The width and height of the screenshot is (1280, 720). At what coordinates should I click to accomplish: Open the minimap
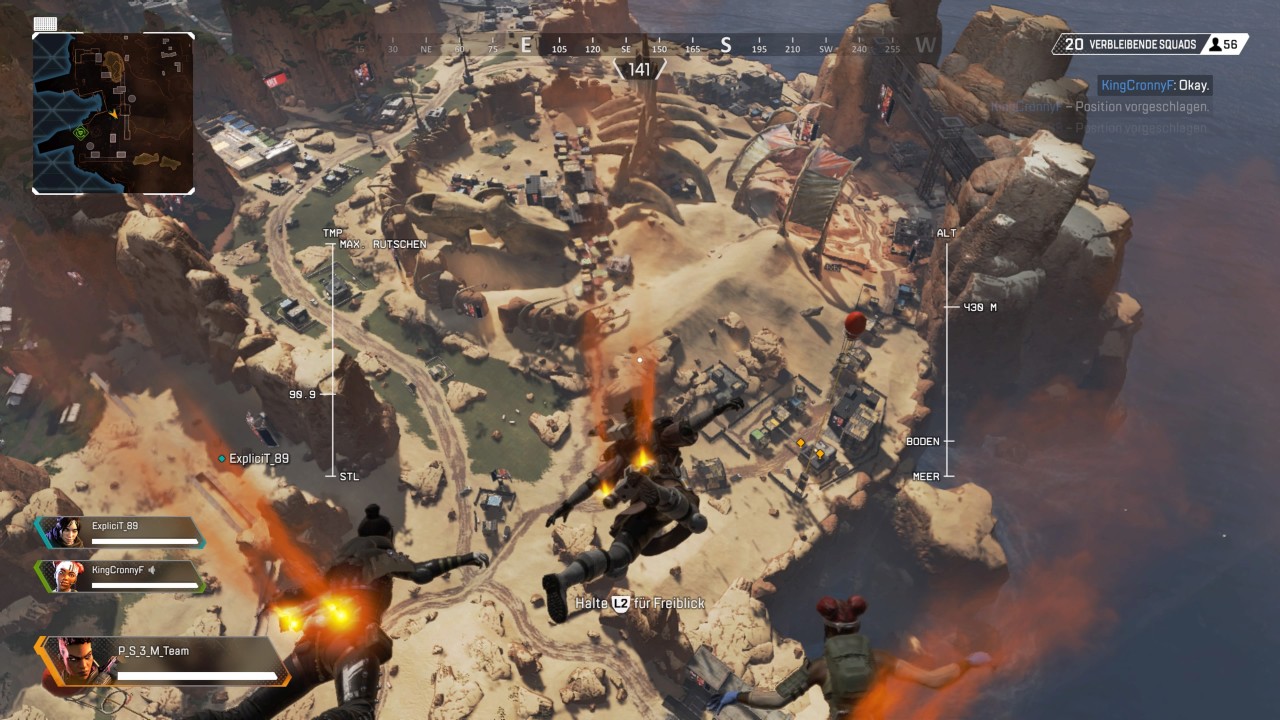tap(113, 113)
